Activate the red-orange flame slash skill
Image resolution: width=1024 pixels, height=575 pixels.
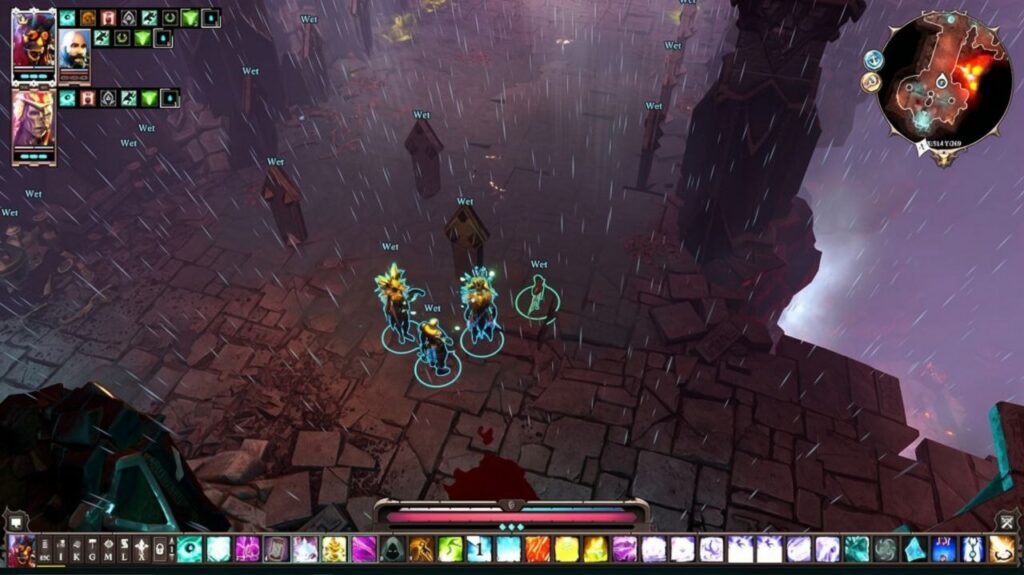point(538,549)
